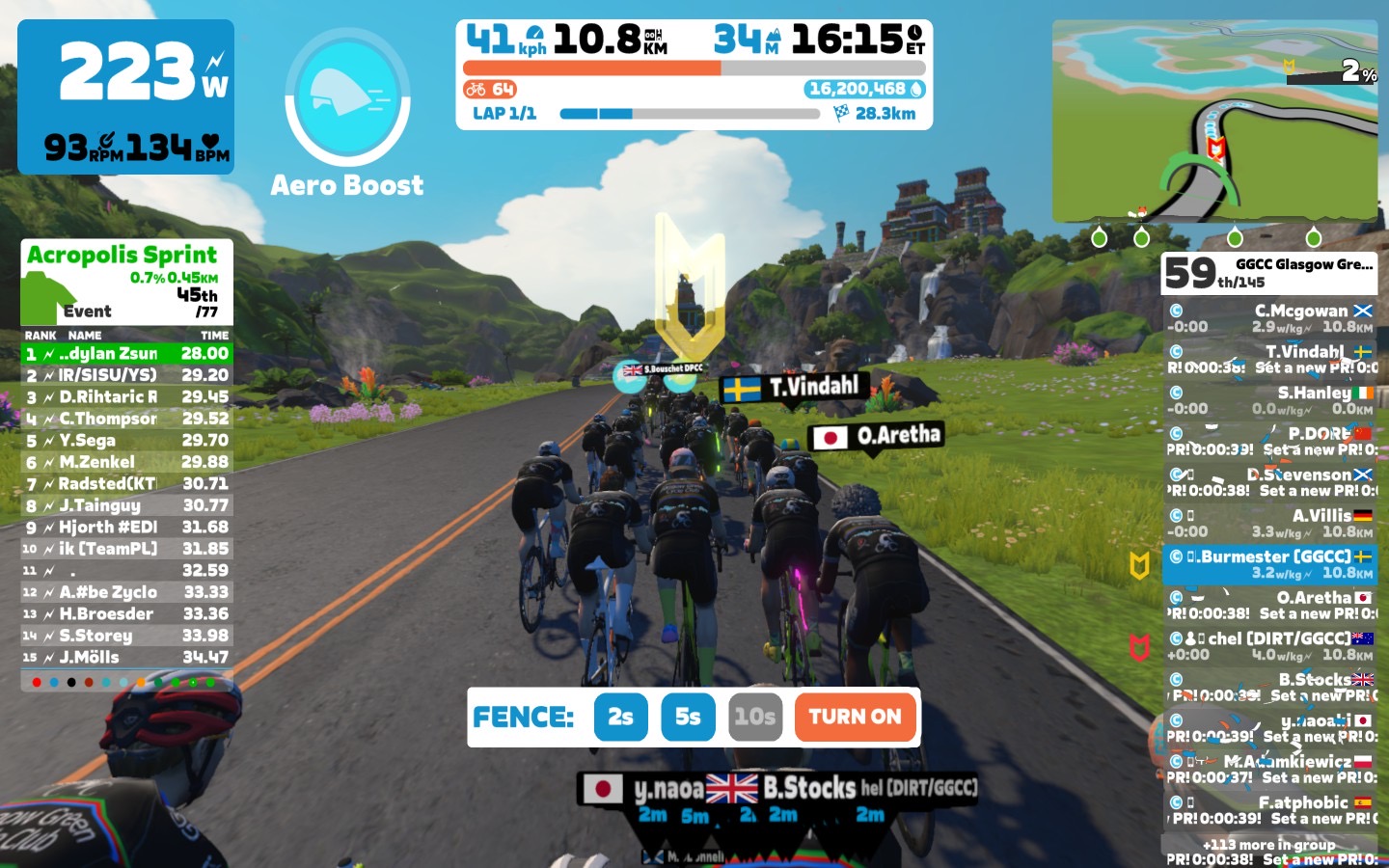Activate the Aero Boost power-up
Viewport: 1389px width, 868px height.
[x=347, y=96]
